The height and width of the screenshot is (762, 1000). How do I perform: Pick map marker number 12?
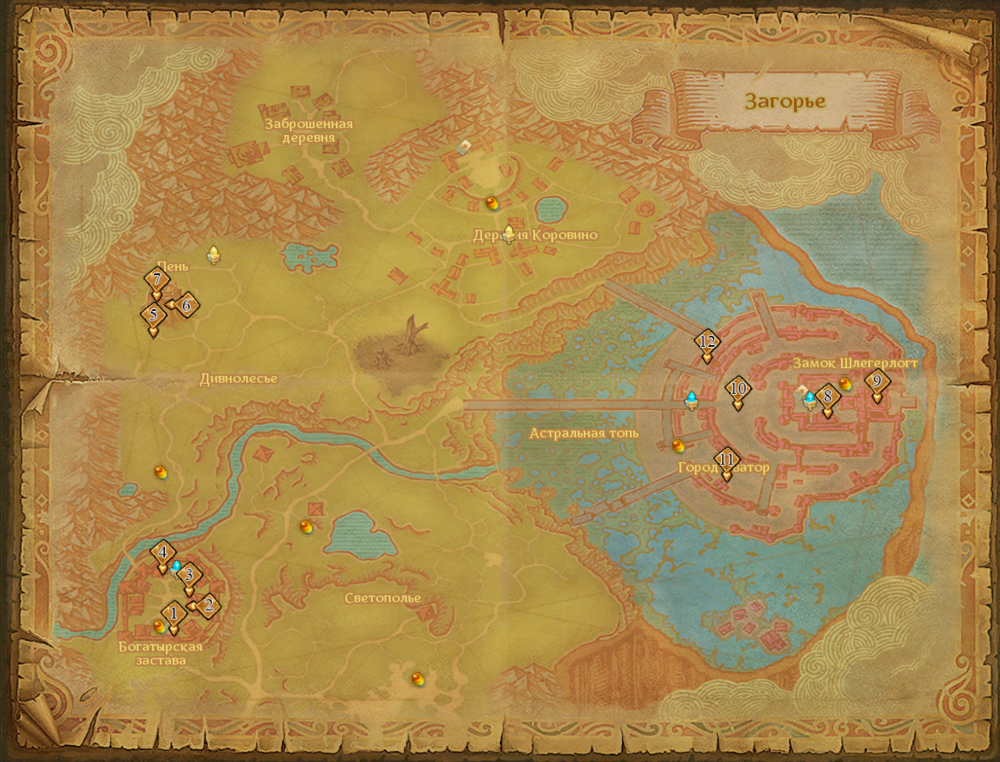coord(707,342)
